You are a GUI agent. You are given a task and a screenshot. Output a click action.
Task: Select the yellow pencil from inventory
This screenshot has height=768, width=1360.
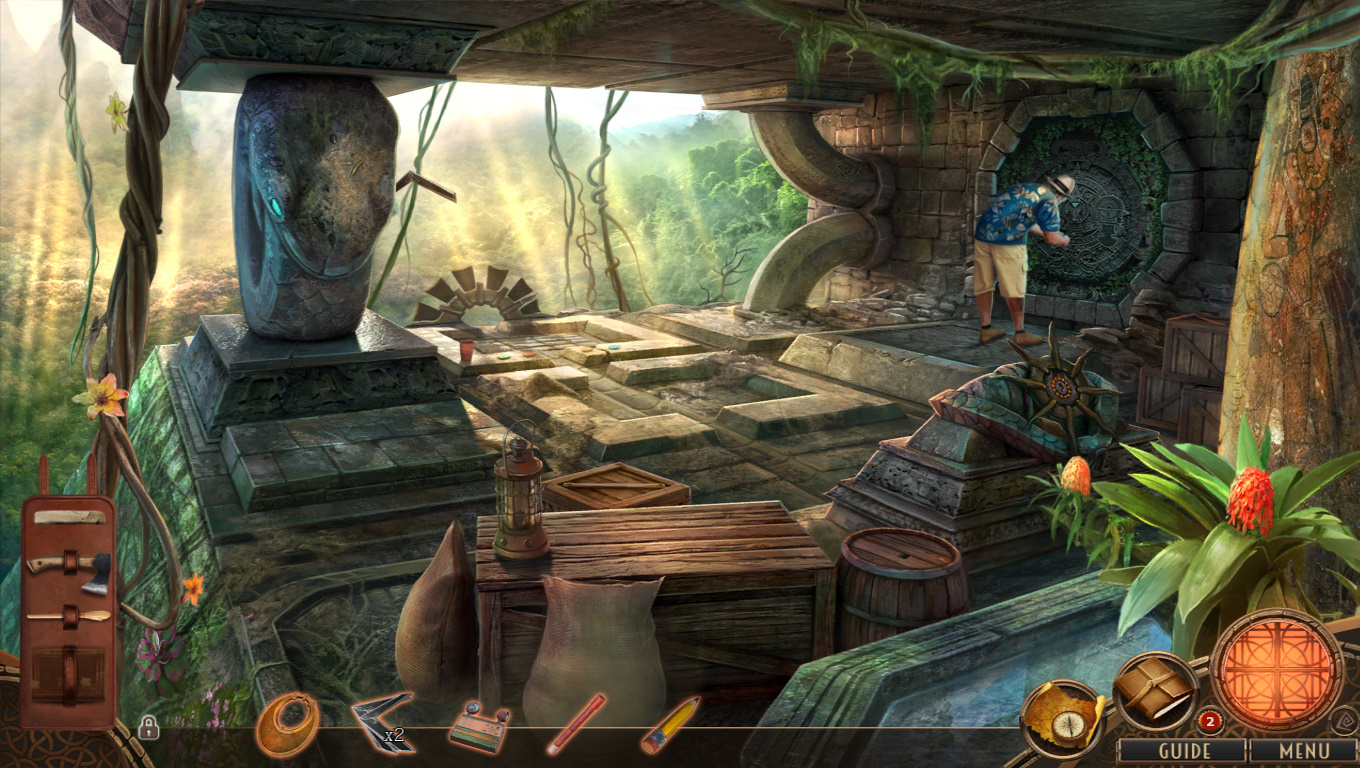tap(670, 725)
